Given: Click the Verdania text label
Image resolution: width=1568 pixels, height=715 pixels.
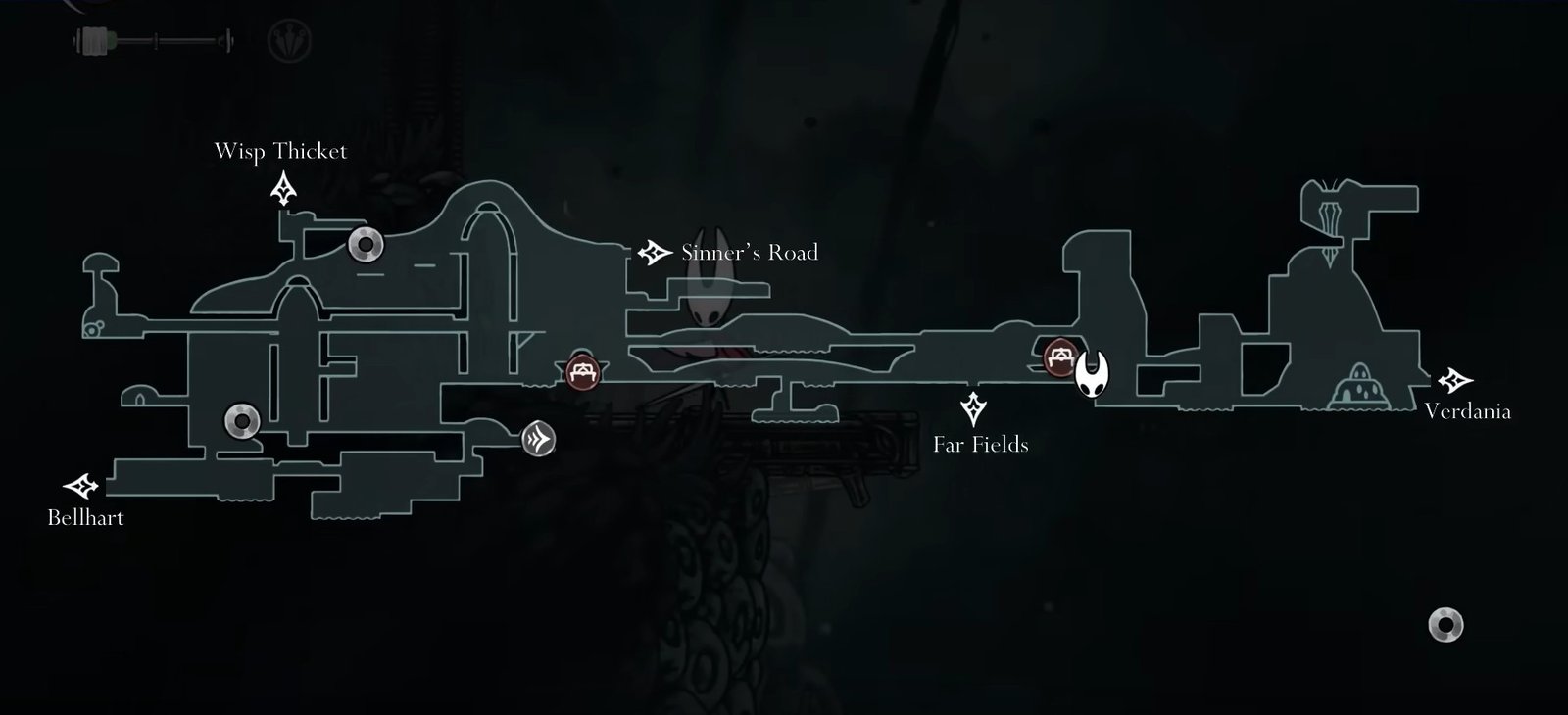Looking at the screenshot, I should (x=1470, y=412).
